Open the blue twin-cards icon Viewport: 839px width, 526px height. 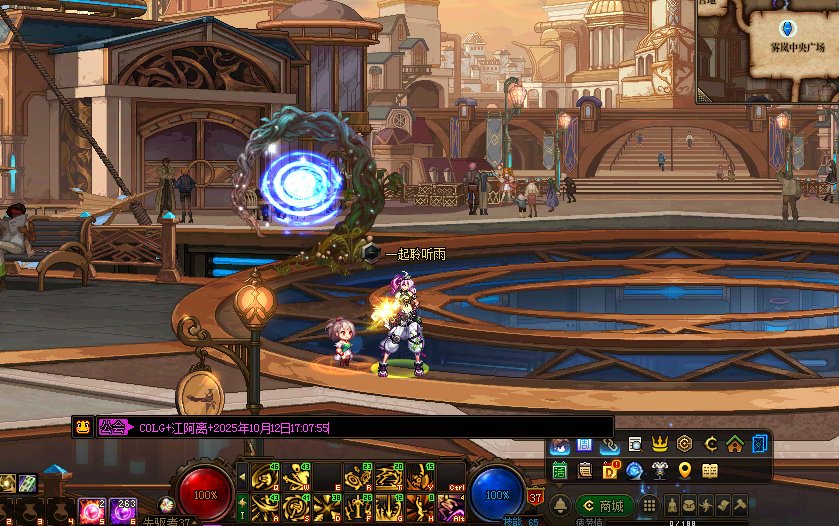[x=760, y=444]
